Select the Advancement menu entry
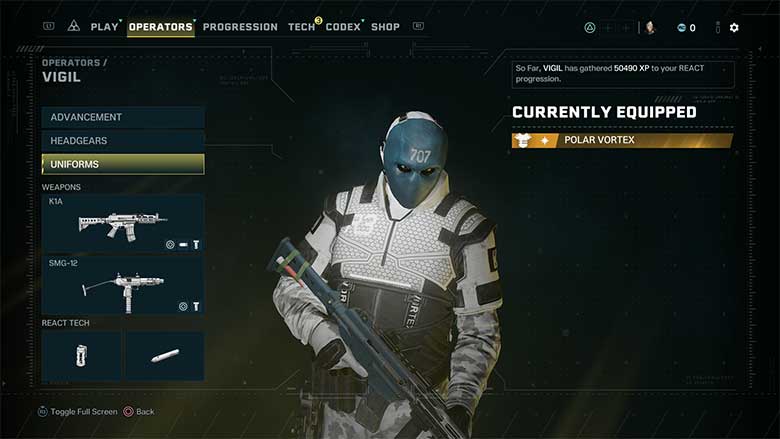Screen dimensions: 780x439 (123, 118)
